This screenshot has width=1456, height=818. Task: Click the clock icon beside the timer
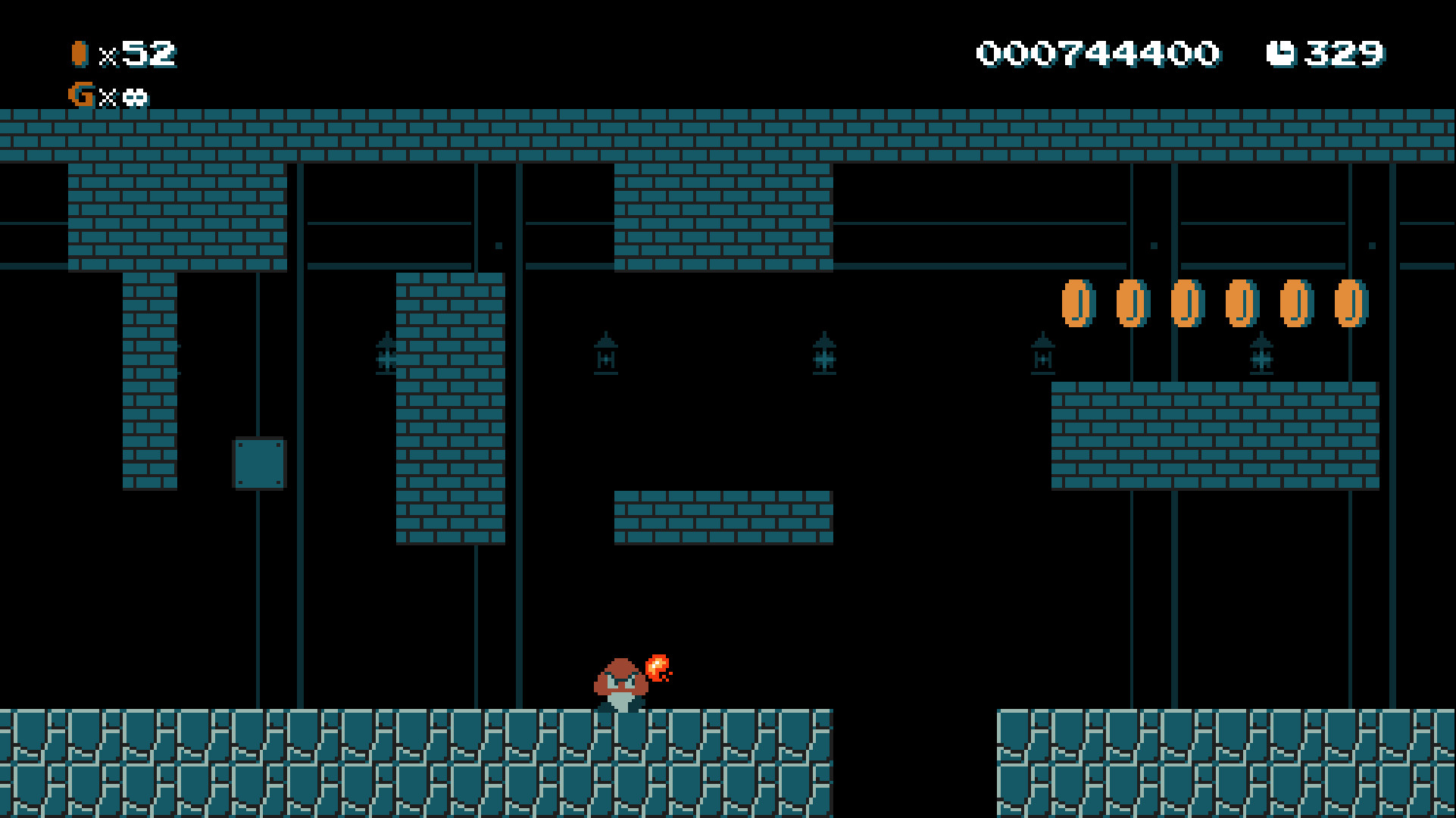[x=1281, y=53]
